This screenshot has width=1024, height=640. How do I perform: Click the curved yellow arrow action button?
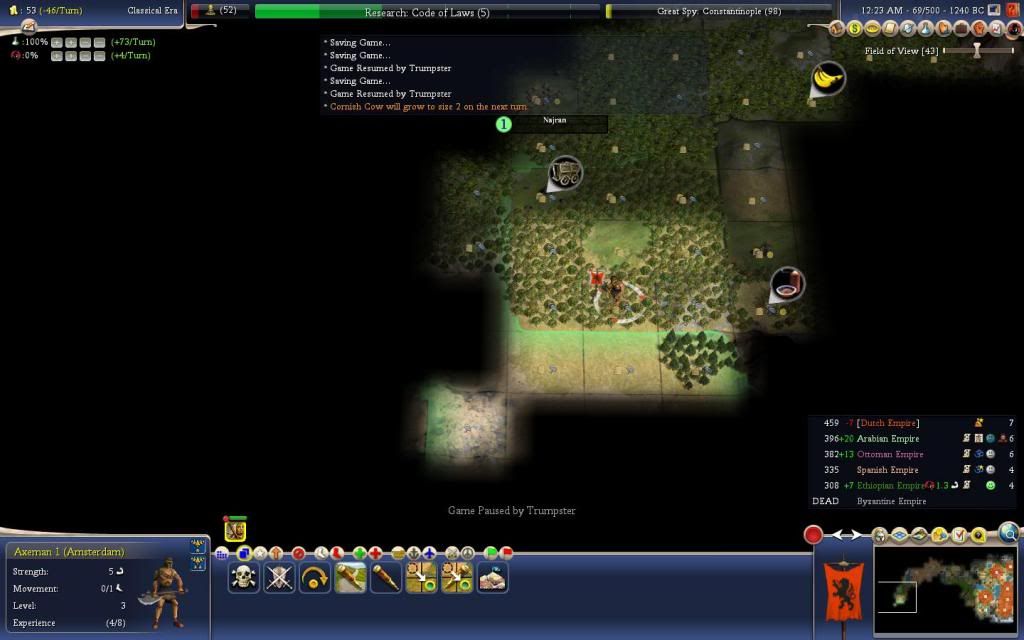coord(315,577)
